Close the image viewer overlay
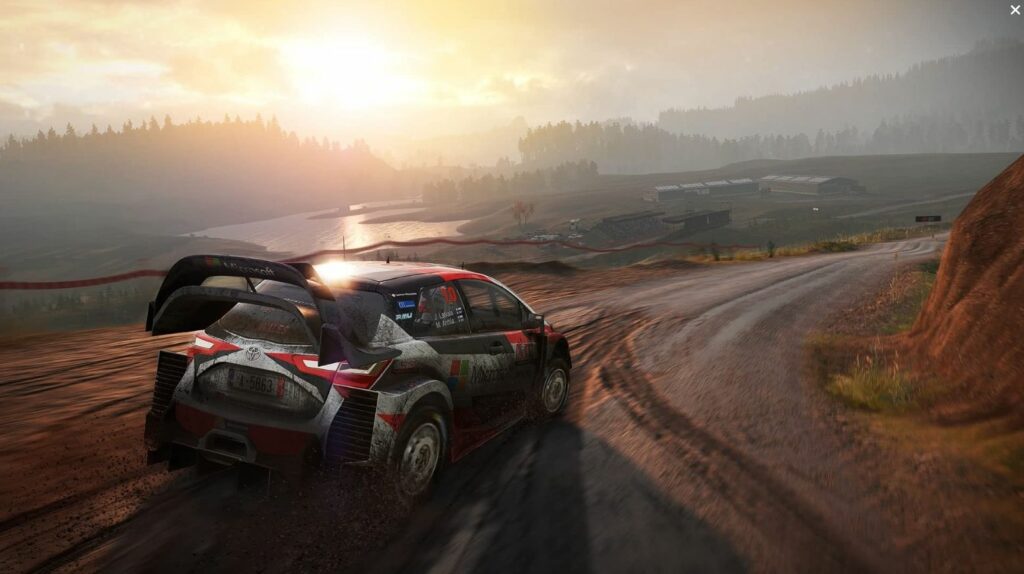The height and width of the screenshot is (574, 1024). 1015,10
